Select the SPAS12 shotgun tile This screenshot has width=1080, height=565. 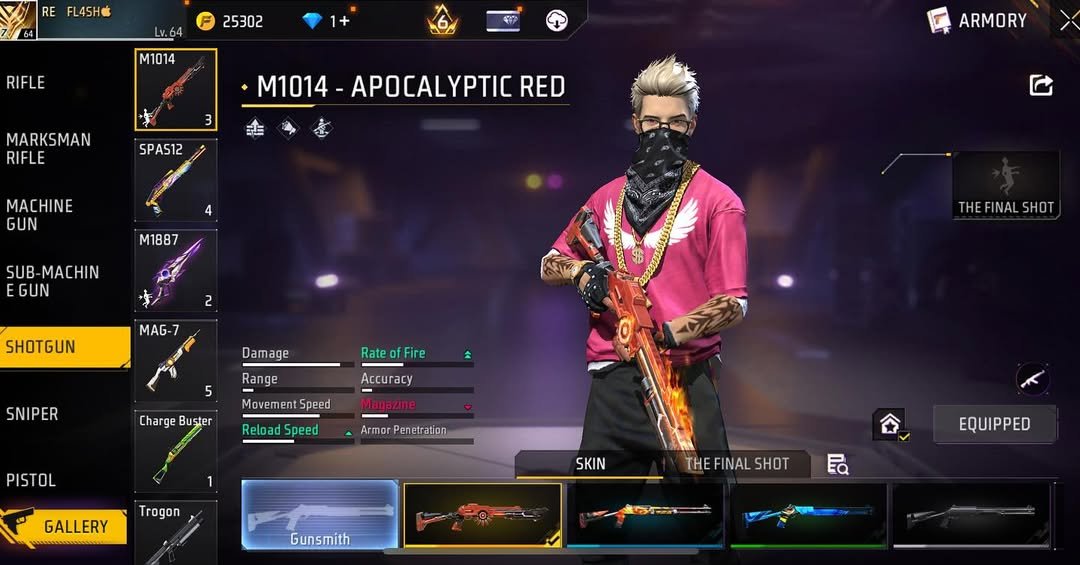click(176, 180)
